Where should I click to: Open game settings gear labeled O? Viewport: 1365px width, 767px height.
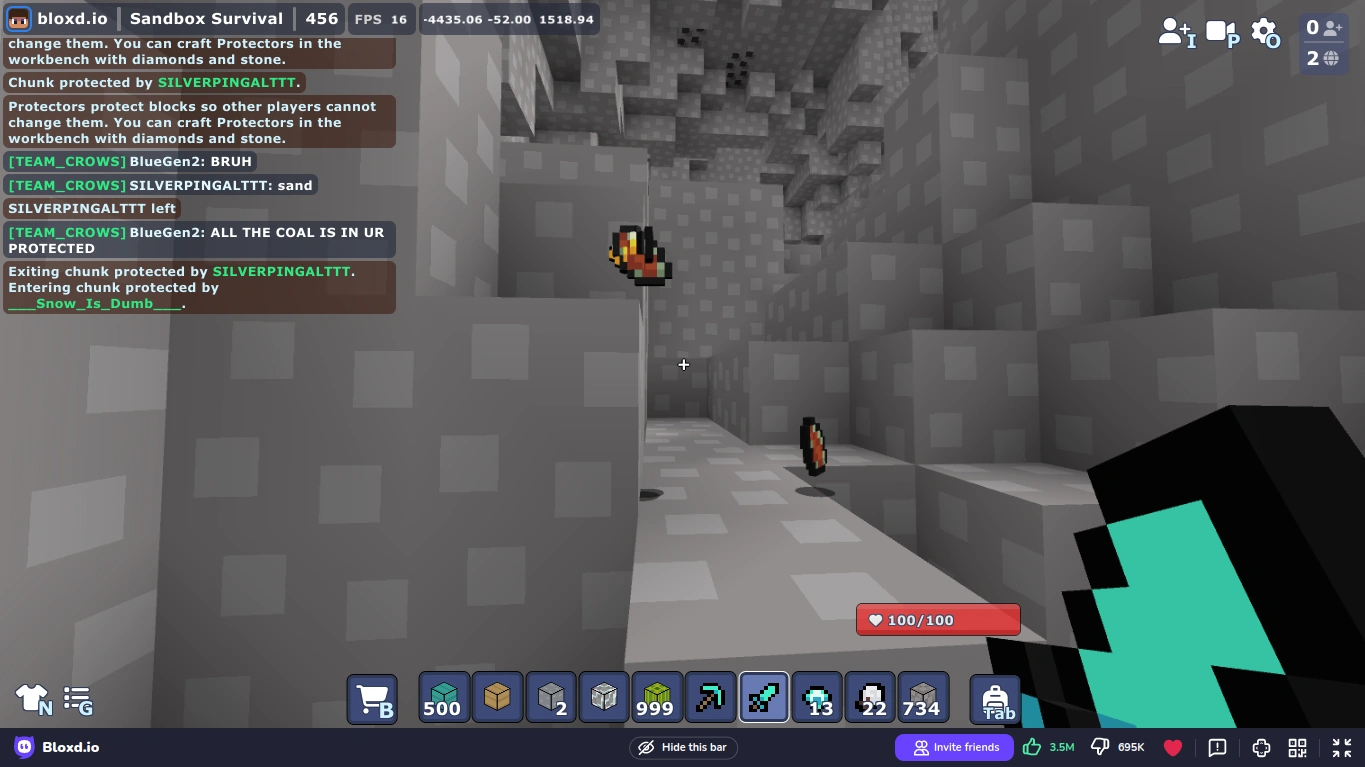(1263, 30)
